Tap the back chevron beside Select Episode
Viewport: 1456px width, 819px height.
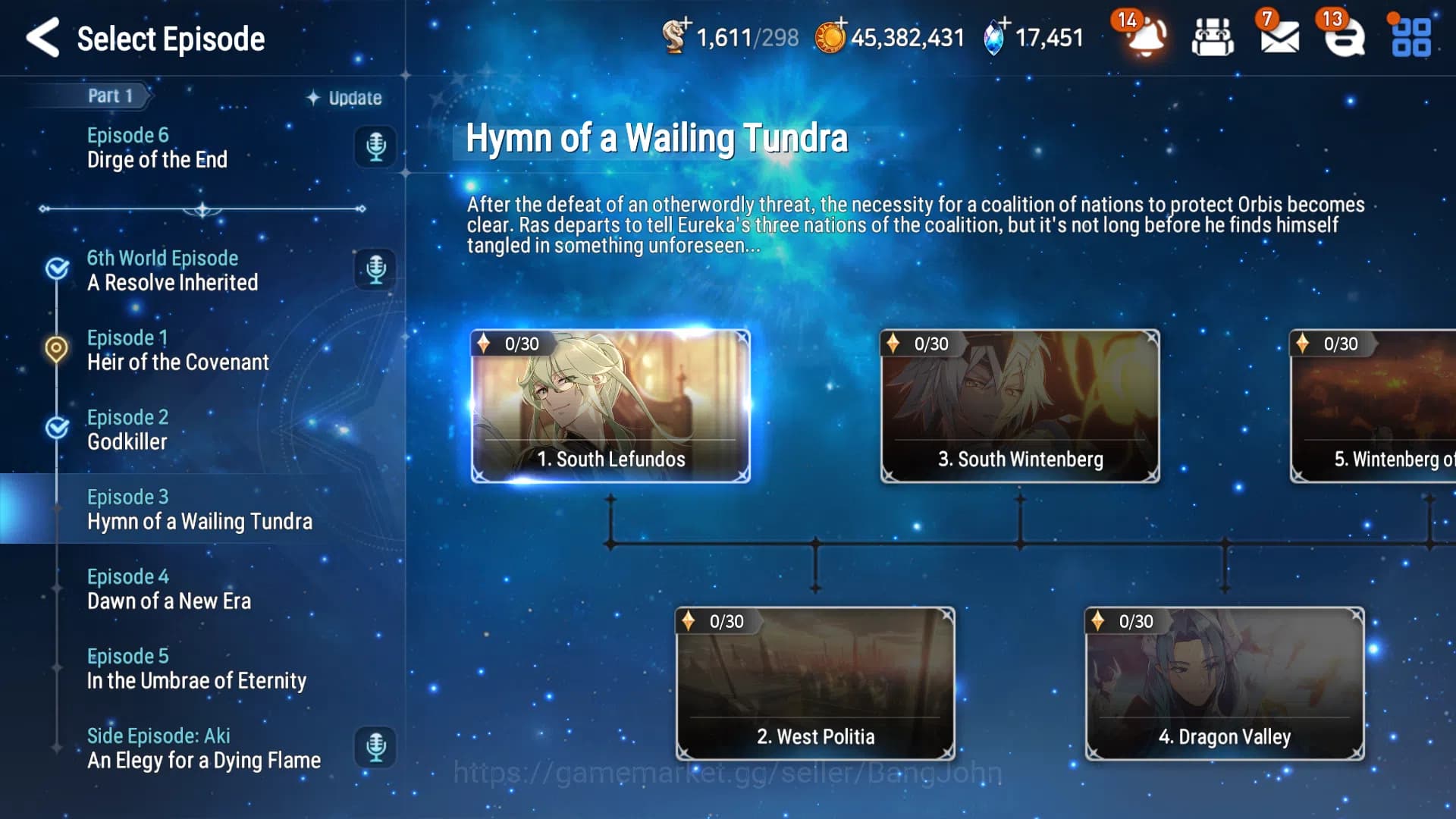click(43, 38)
